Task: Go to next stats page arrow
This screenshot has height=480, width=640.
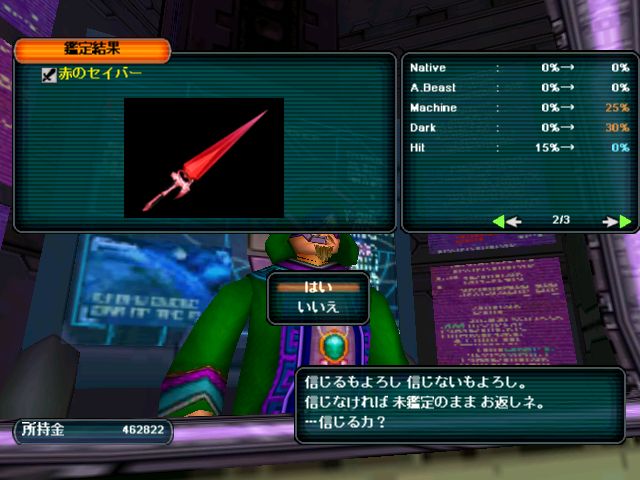Action: [617, 221]
